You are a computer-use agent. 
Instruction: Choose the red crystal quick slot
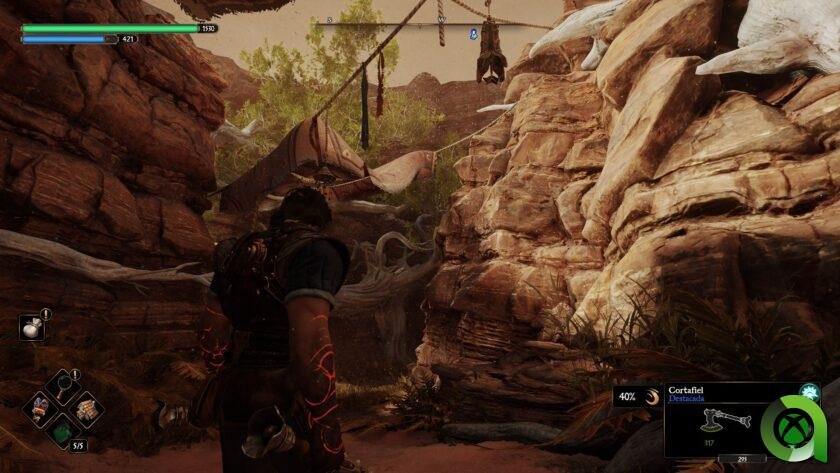coord(41,408)
